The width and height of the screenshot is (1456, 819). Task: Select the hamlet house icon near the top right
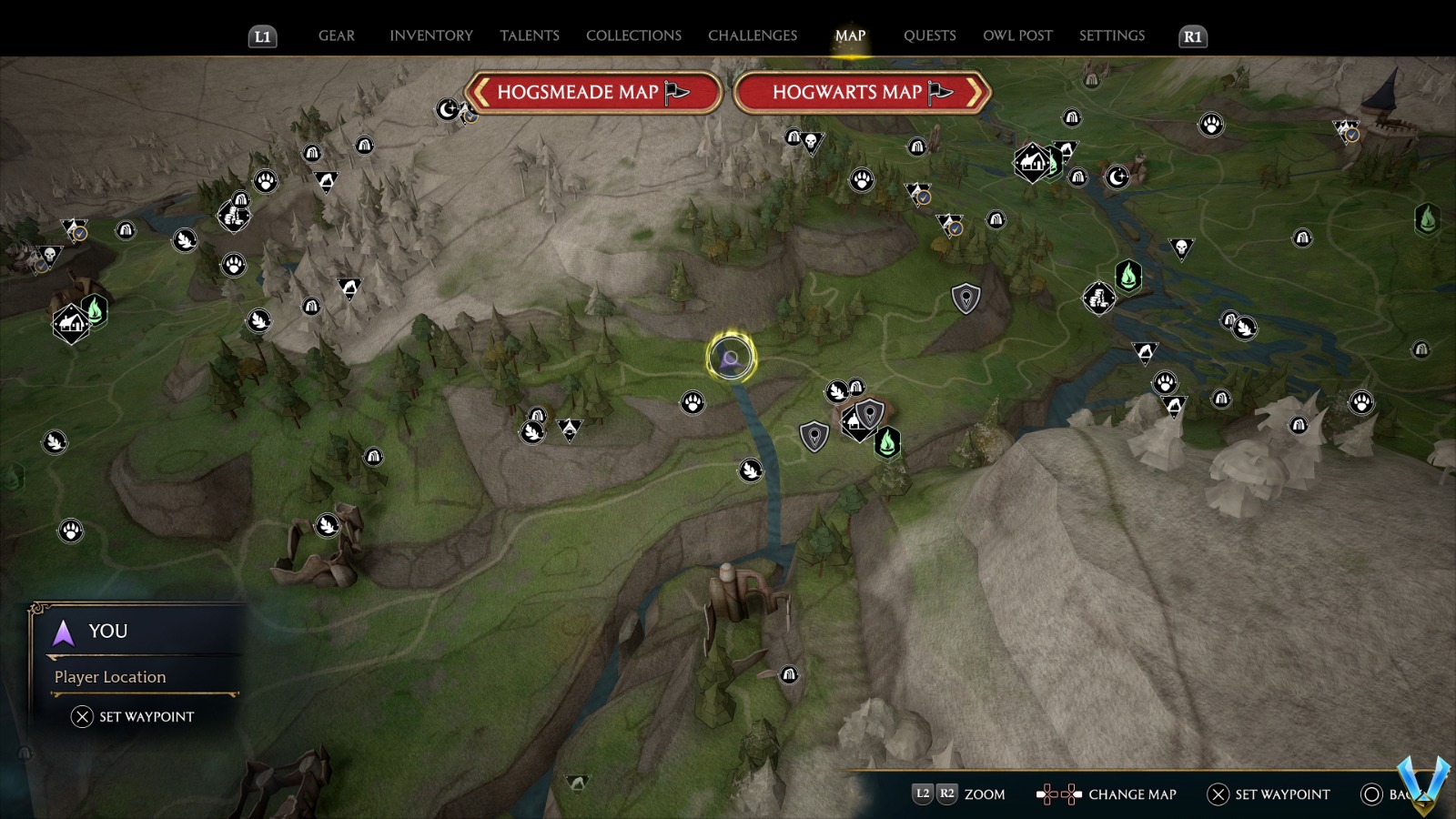point(1034,164)
